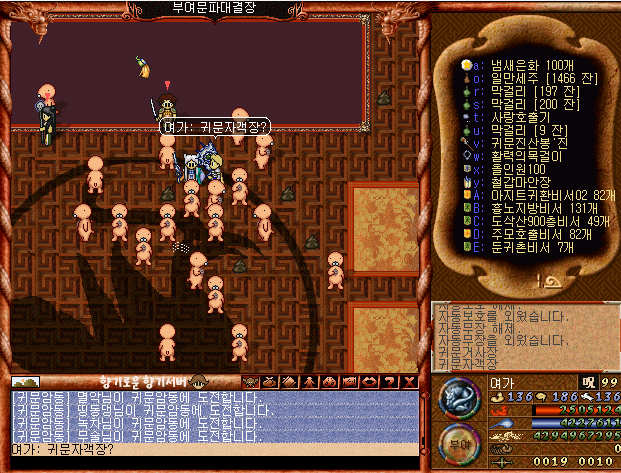The width and height of the screenshot is (621, 473).
Task: Choose the 막걸리 [9 잔] item
Action: (x=527, y=129)
